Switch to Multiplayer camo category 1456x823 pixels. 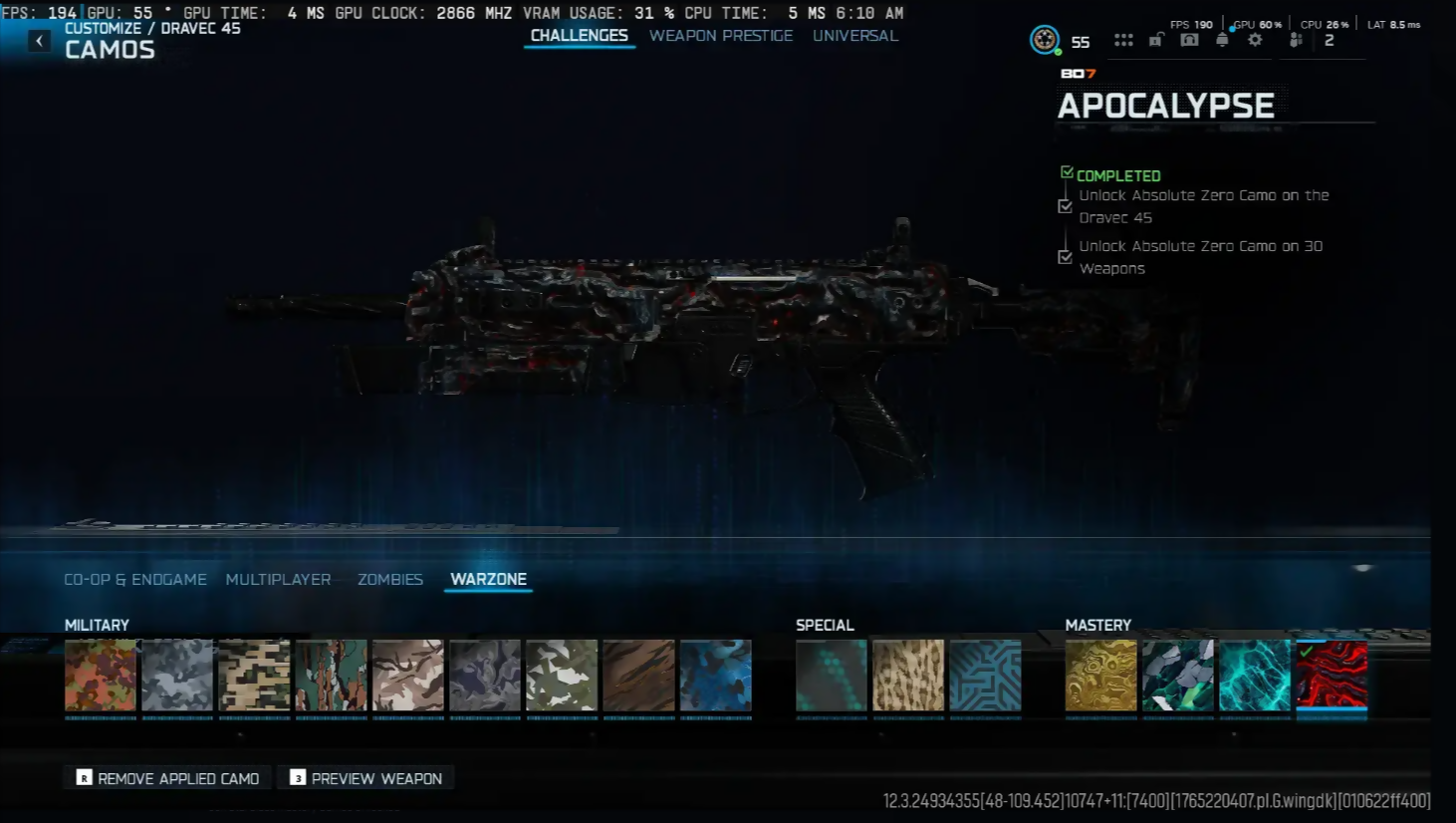pyautogui.click(x=278, y=579)
